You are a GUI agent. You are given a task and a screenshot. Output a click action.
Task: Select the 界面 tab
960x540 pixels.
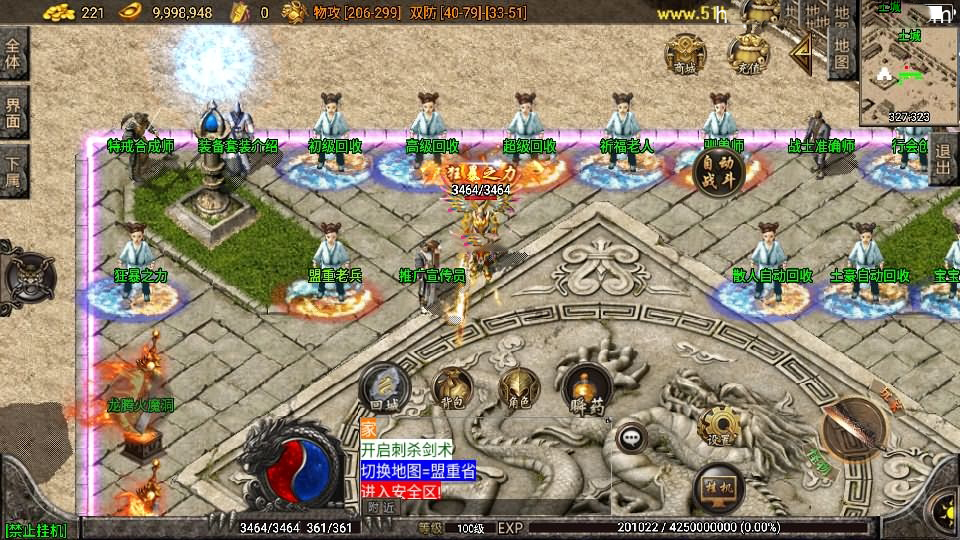point(13,112)
